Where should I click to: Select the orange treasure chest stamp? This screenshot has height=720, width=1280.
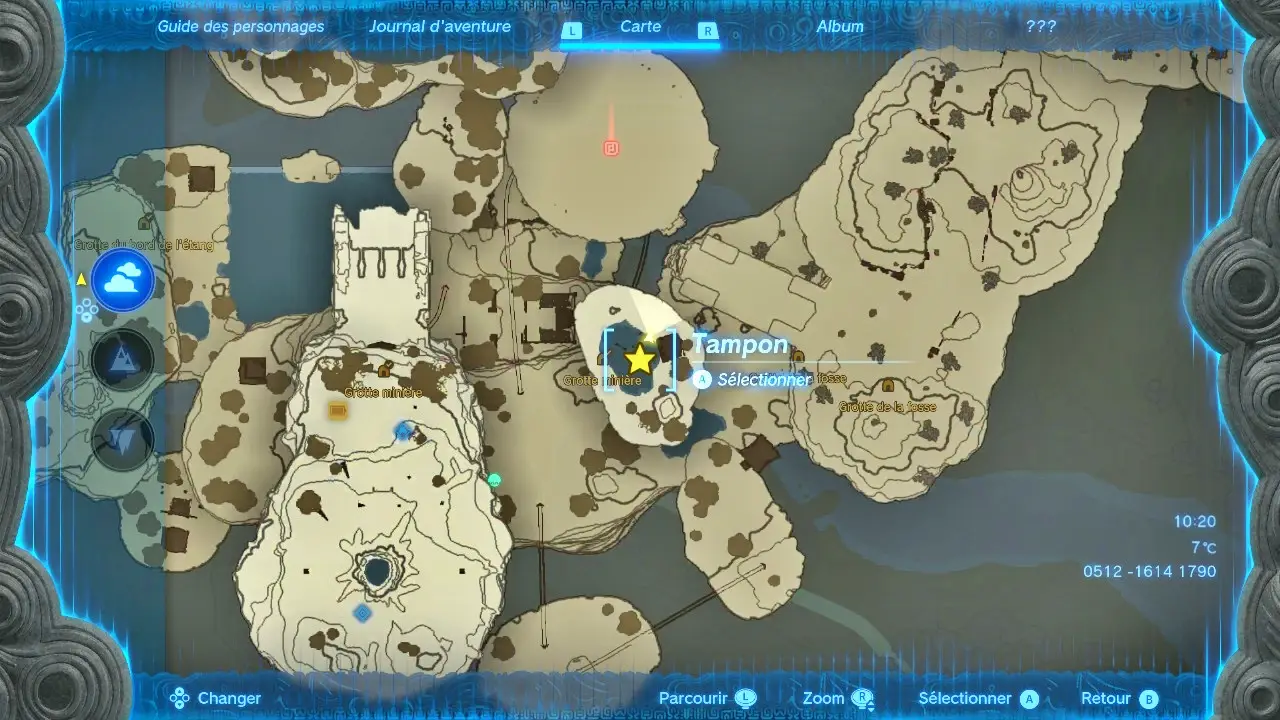(x=338, y=410)
